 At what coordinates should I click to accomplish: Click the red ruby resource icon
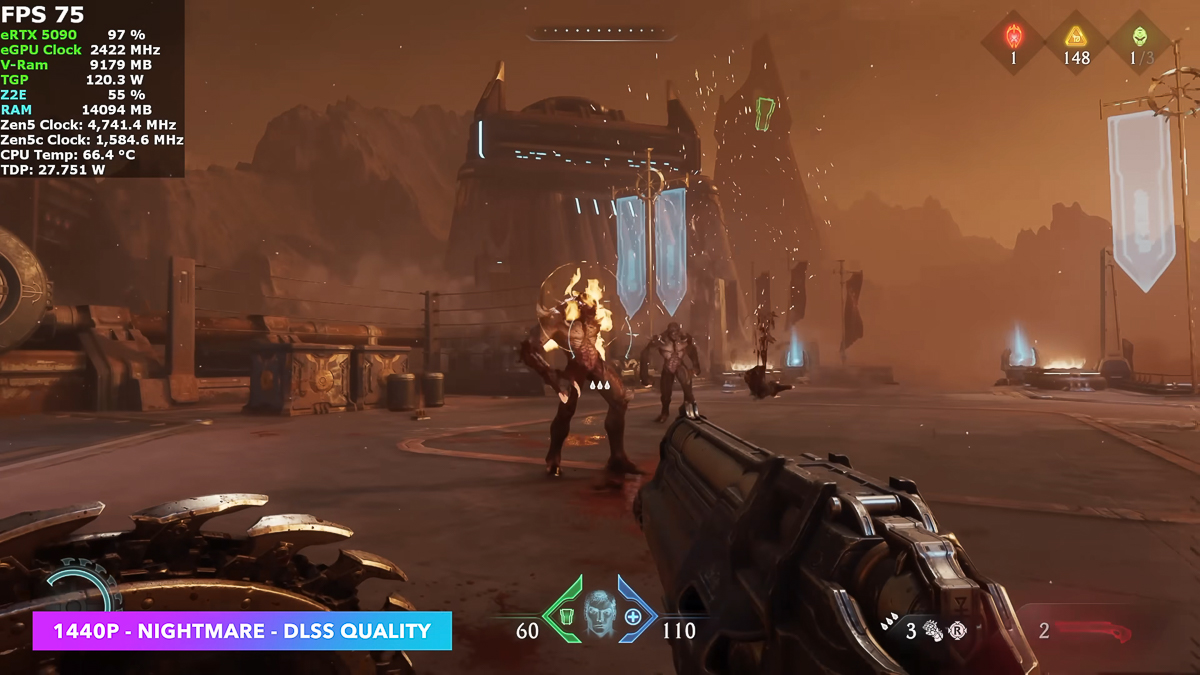click(x=1013, y=38)
